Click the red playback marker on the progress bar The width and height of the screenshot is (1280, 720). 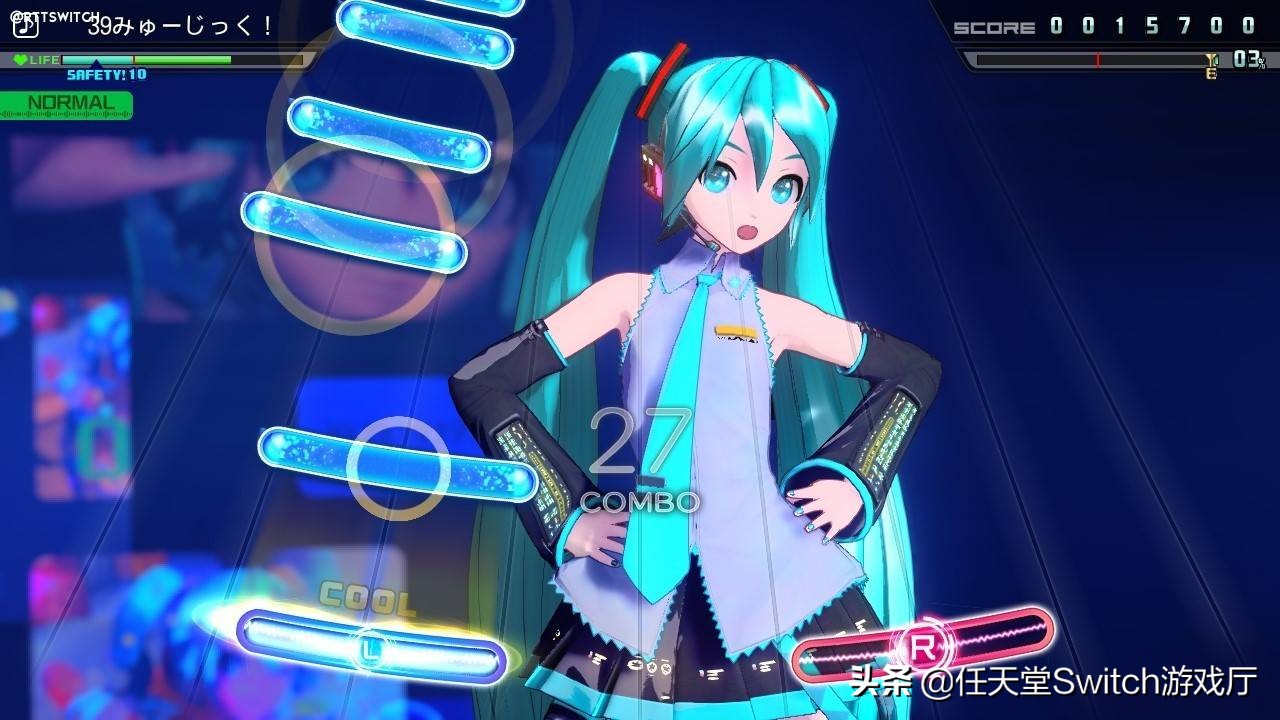pos(1098,60)
